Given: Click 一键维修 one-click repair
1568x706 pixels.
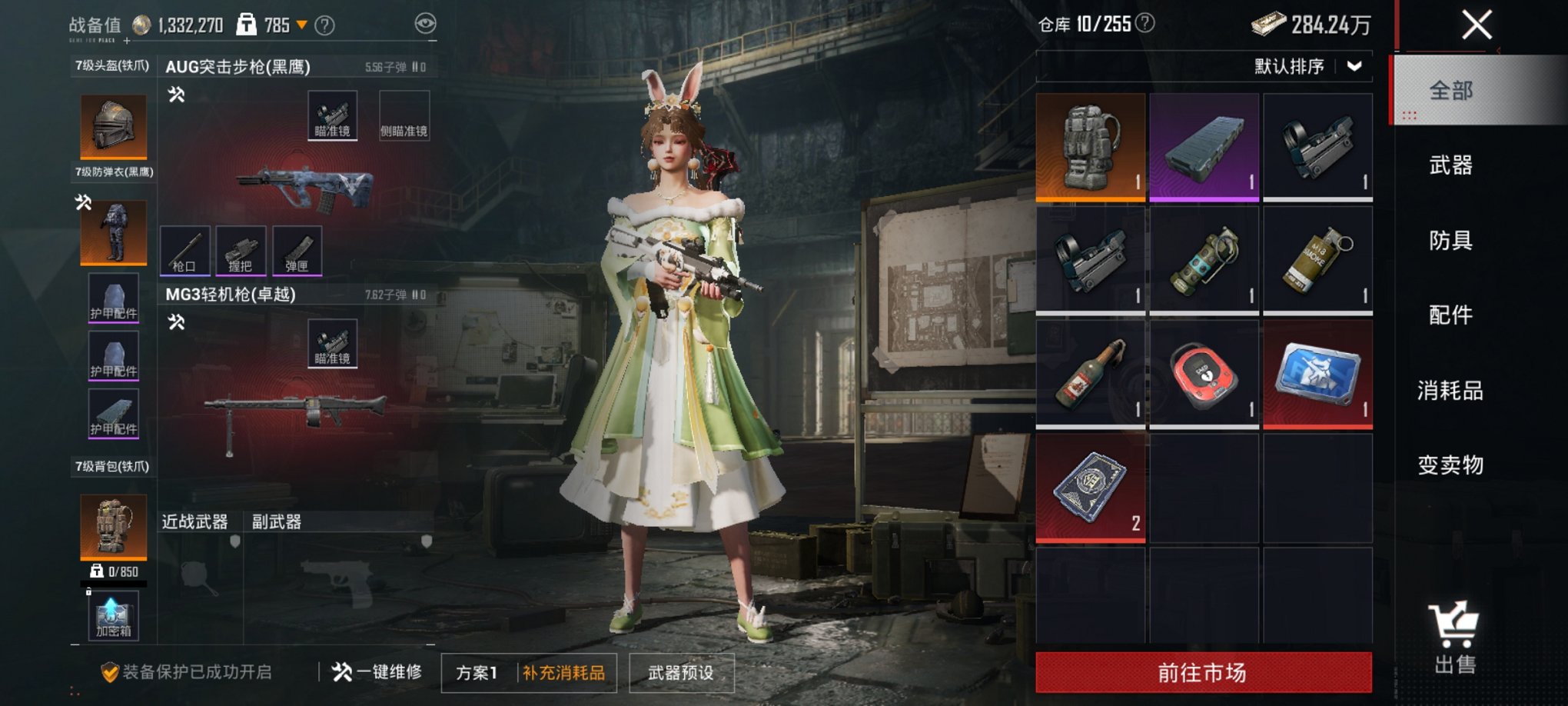Looking at the screenshot, I should pyautogui.click(x=377, y=672).
